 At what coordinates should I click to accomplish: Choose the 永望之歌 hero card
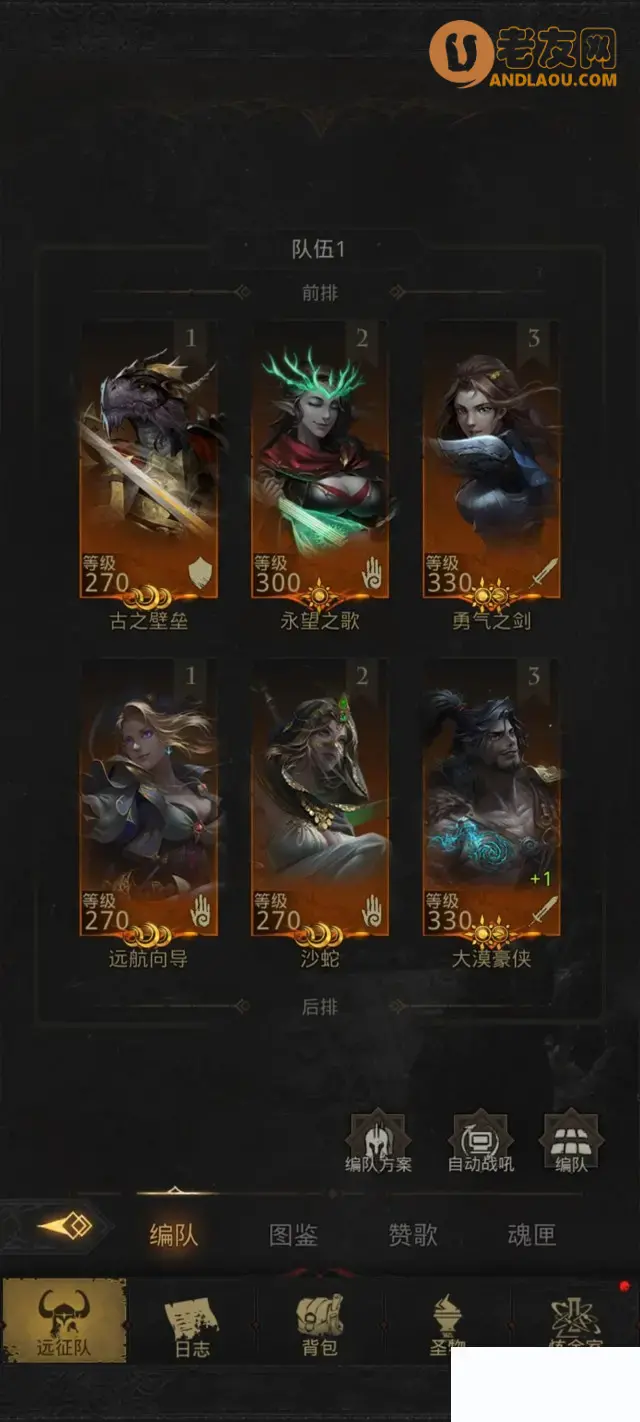320,460
